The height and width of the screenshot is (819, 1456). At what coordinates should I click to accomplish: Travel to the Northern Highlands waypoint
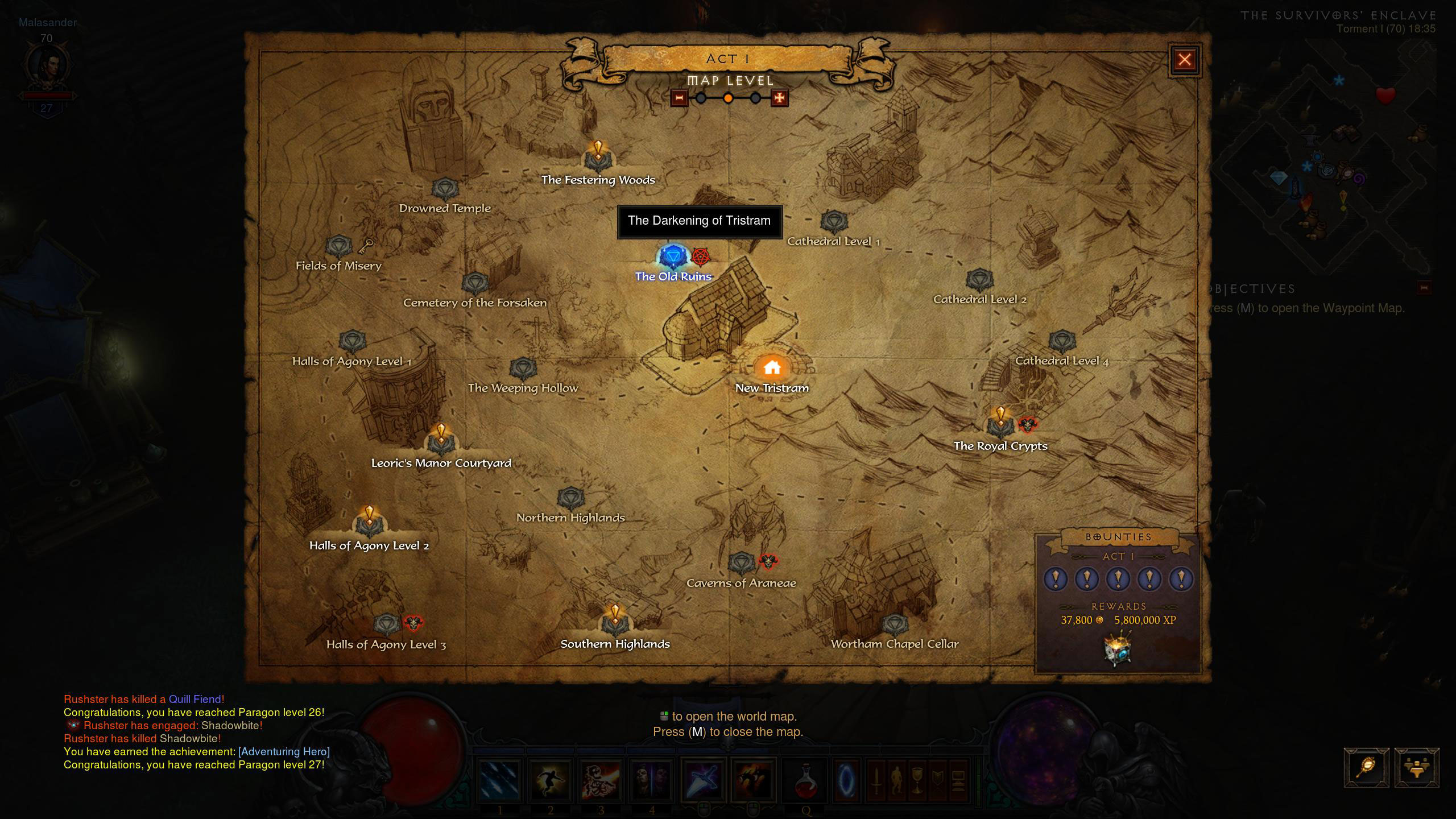coord(570,499)
